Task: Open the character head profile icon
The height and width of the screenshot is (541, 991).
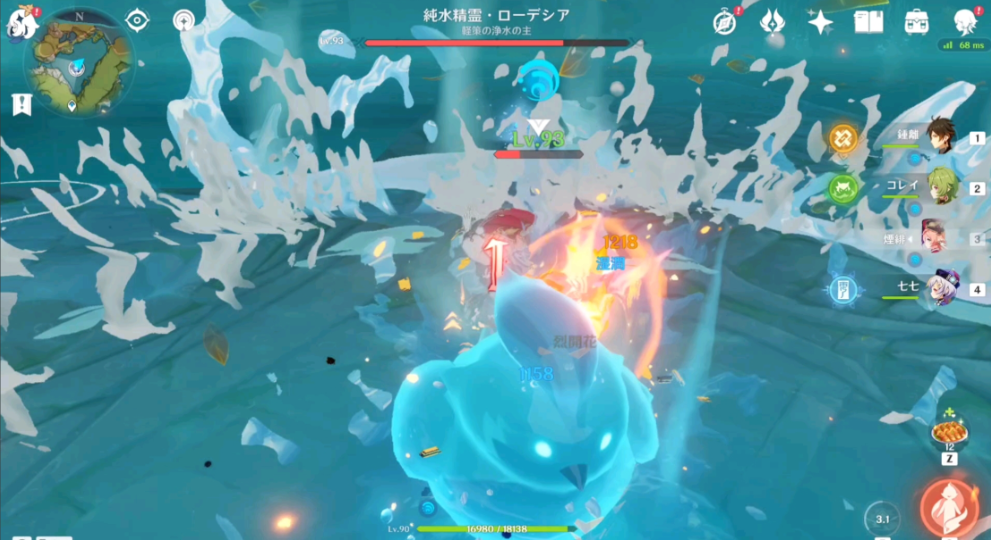Action: coord(964,22)
